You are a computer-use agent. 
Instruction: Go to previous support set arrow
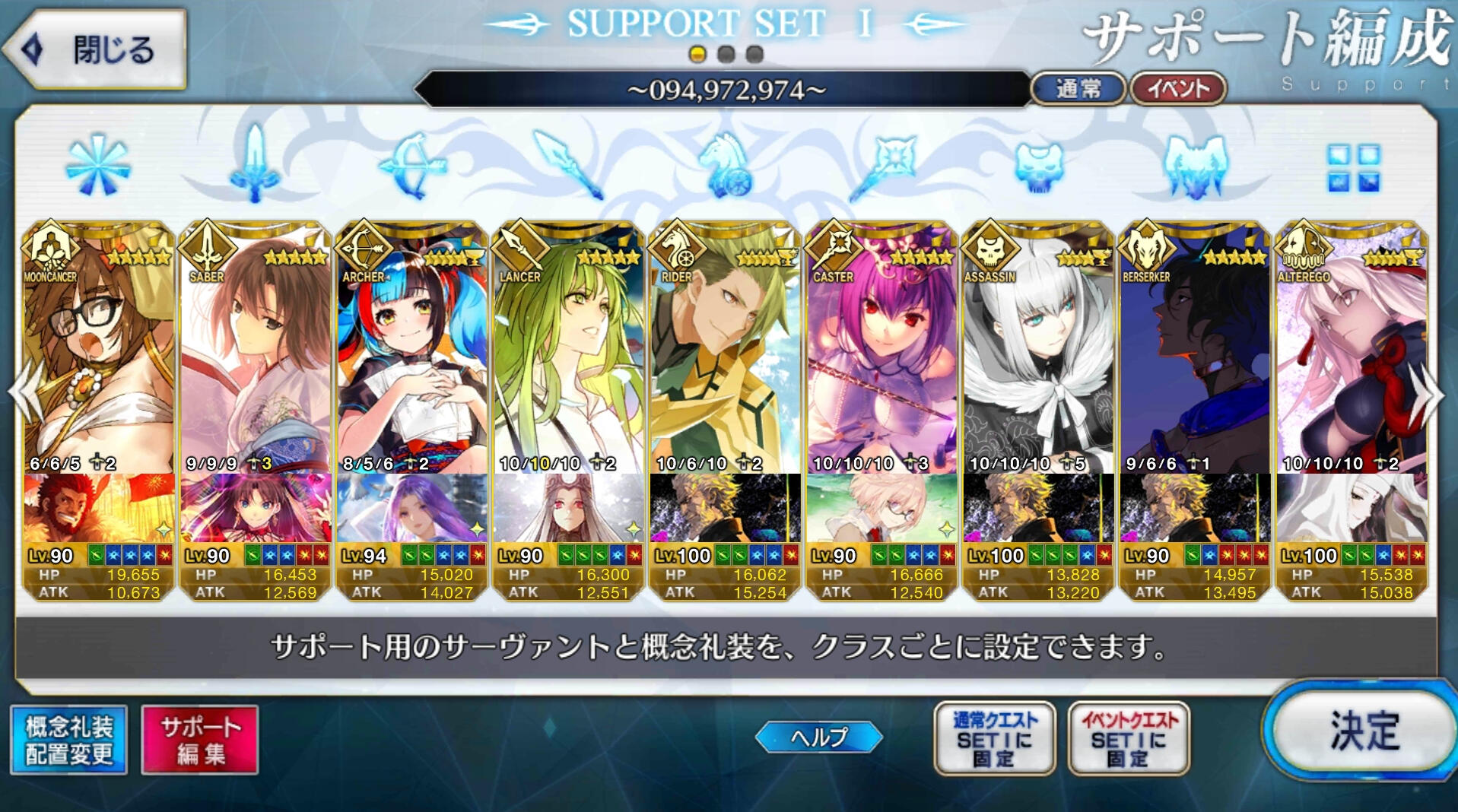pyautogui.click(x=23, y=394)
